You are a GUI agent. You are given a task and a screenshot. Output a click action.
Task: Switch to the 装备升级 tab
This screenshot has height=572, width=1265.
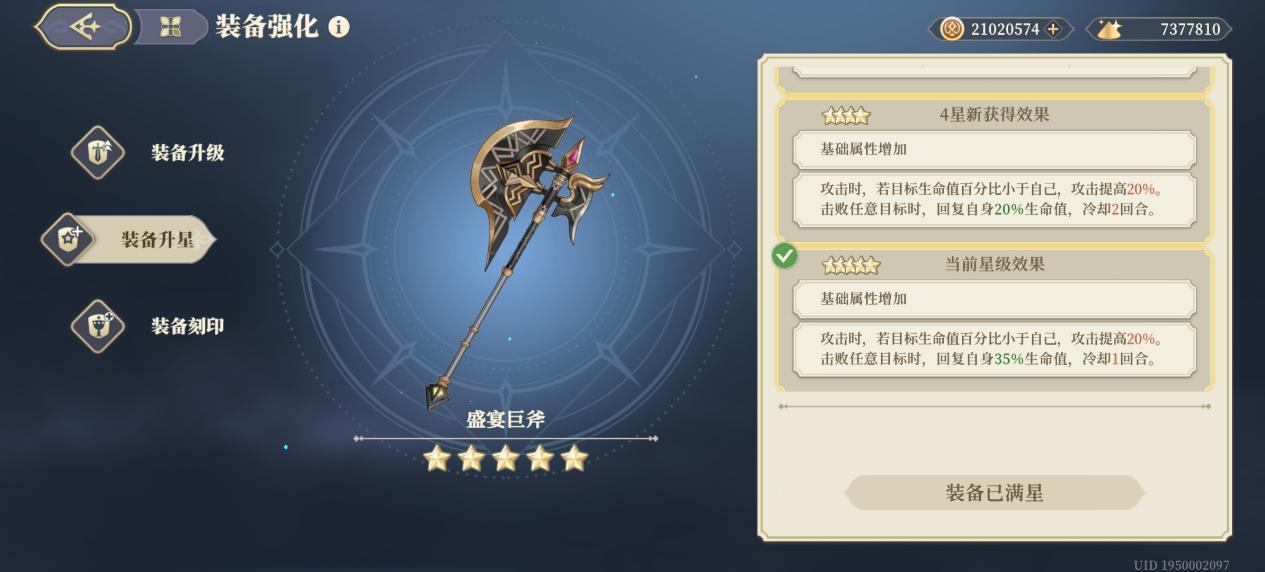pyautogui.click(x=150, y=153)
